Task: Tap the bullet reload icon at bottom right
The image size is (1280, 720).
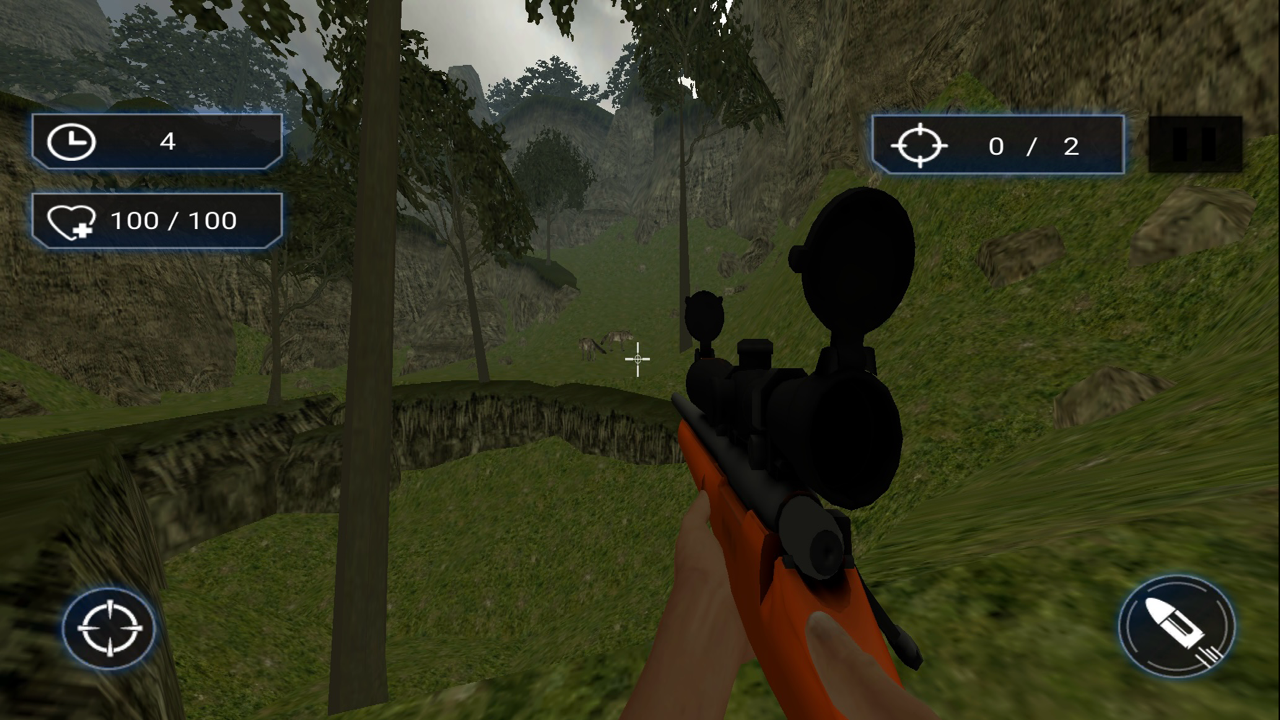Action: pos(1176,626)
